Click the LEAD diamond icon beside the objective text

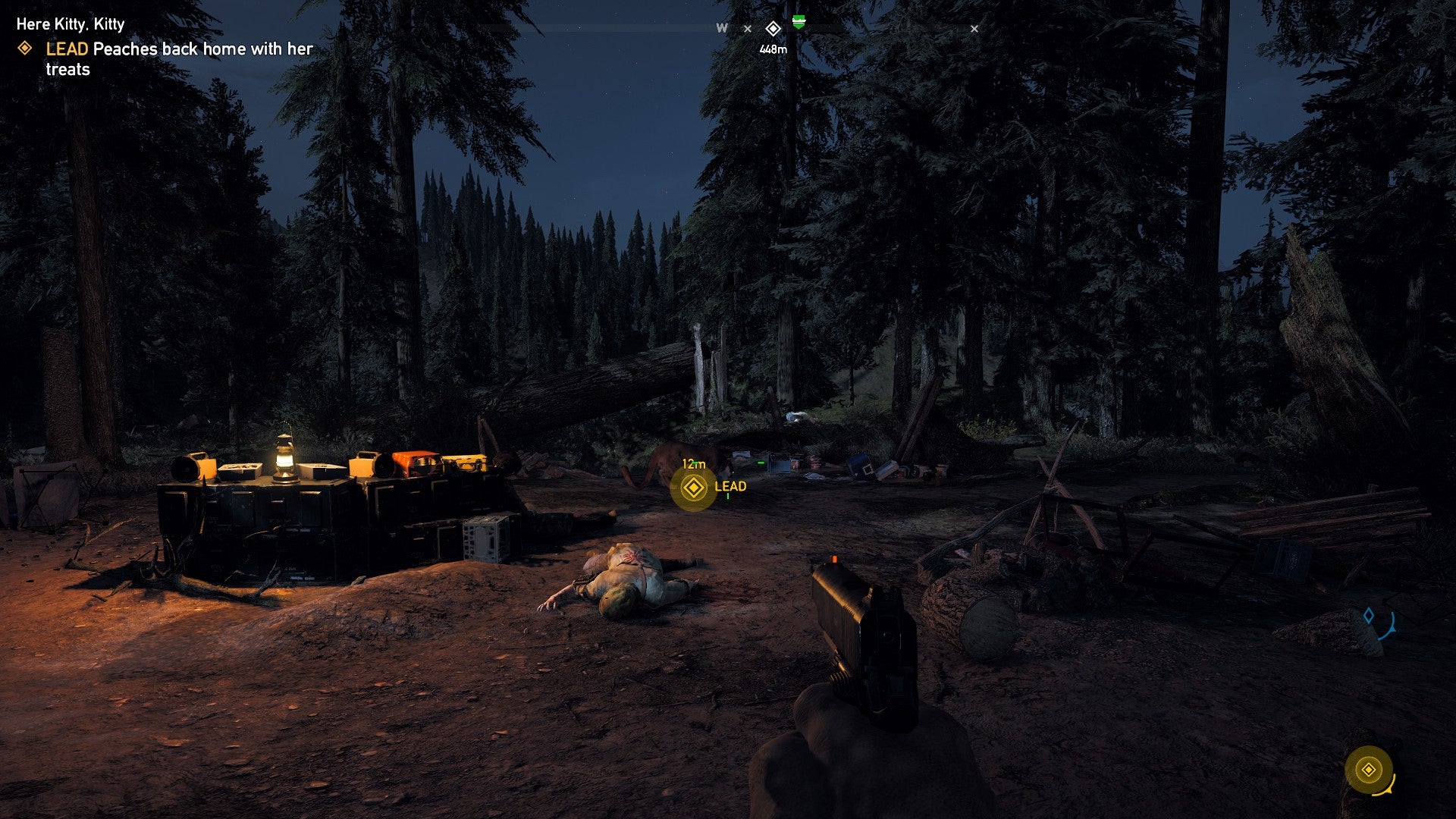click(x=25, y=49)
